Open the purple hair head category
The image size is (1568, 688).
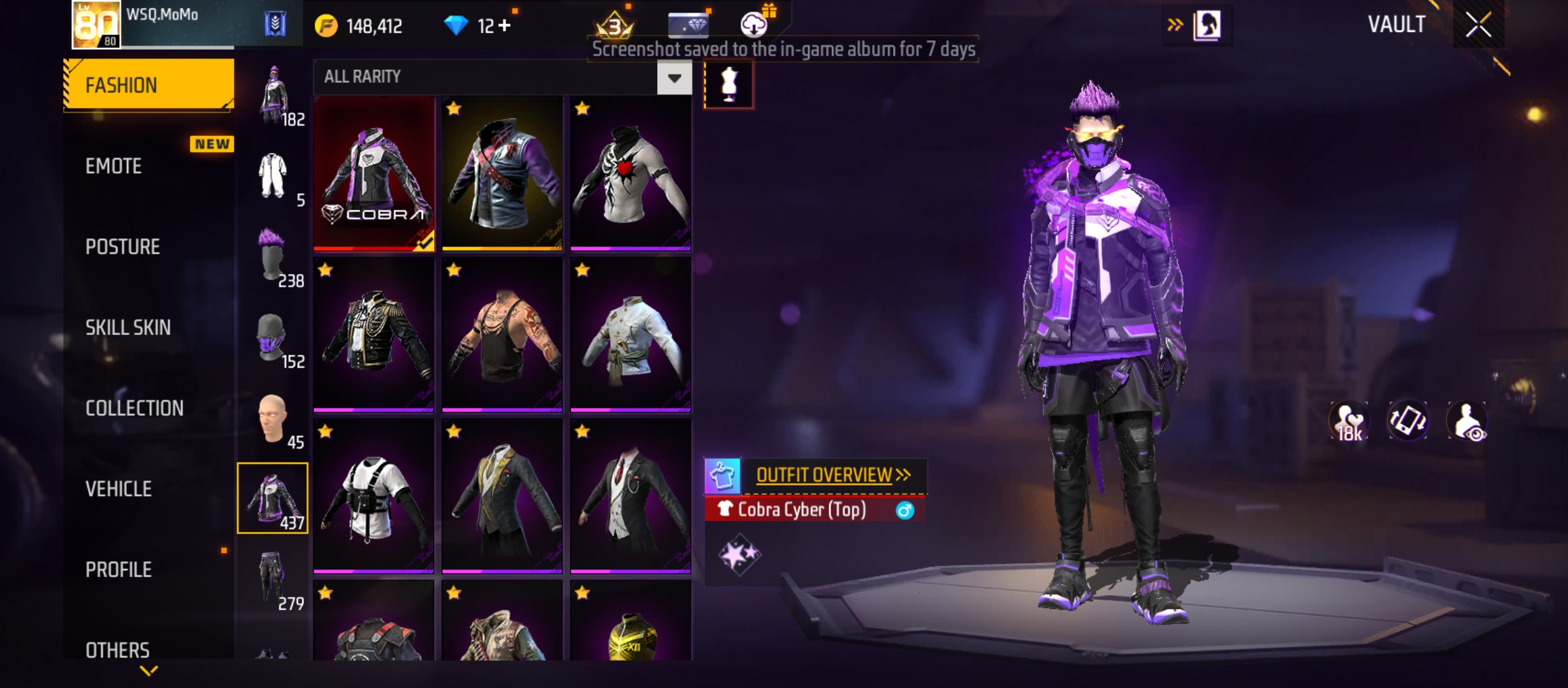273,256
